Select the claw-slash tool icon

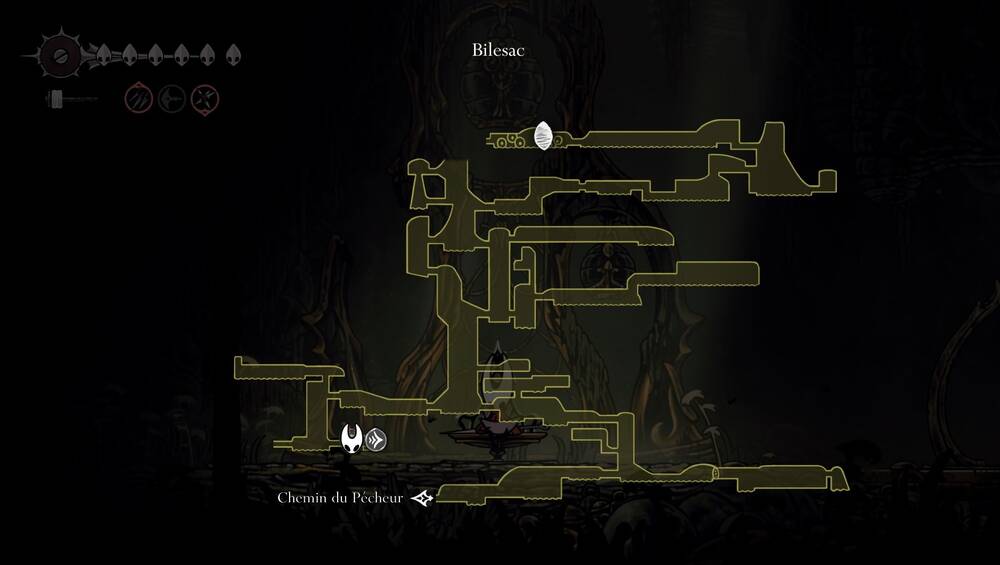139,99
